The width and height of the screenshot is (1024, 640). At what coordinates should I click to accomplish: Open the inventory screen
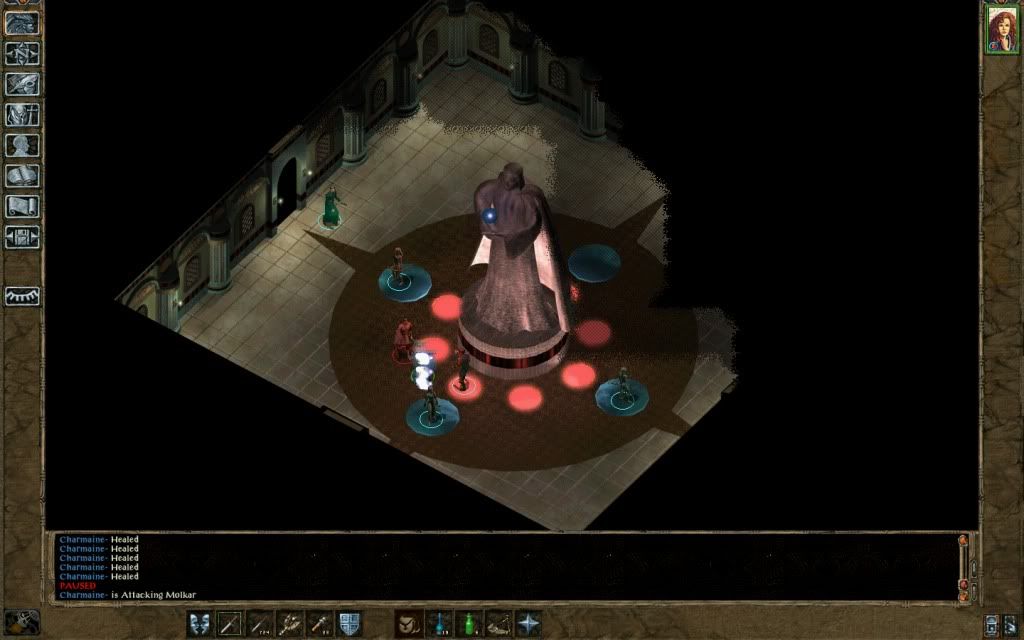point(22,114)
